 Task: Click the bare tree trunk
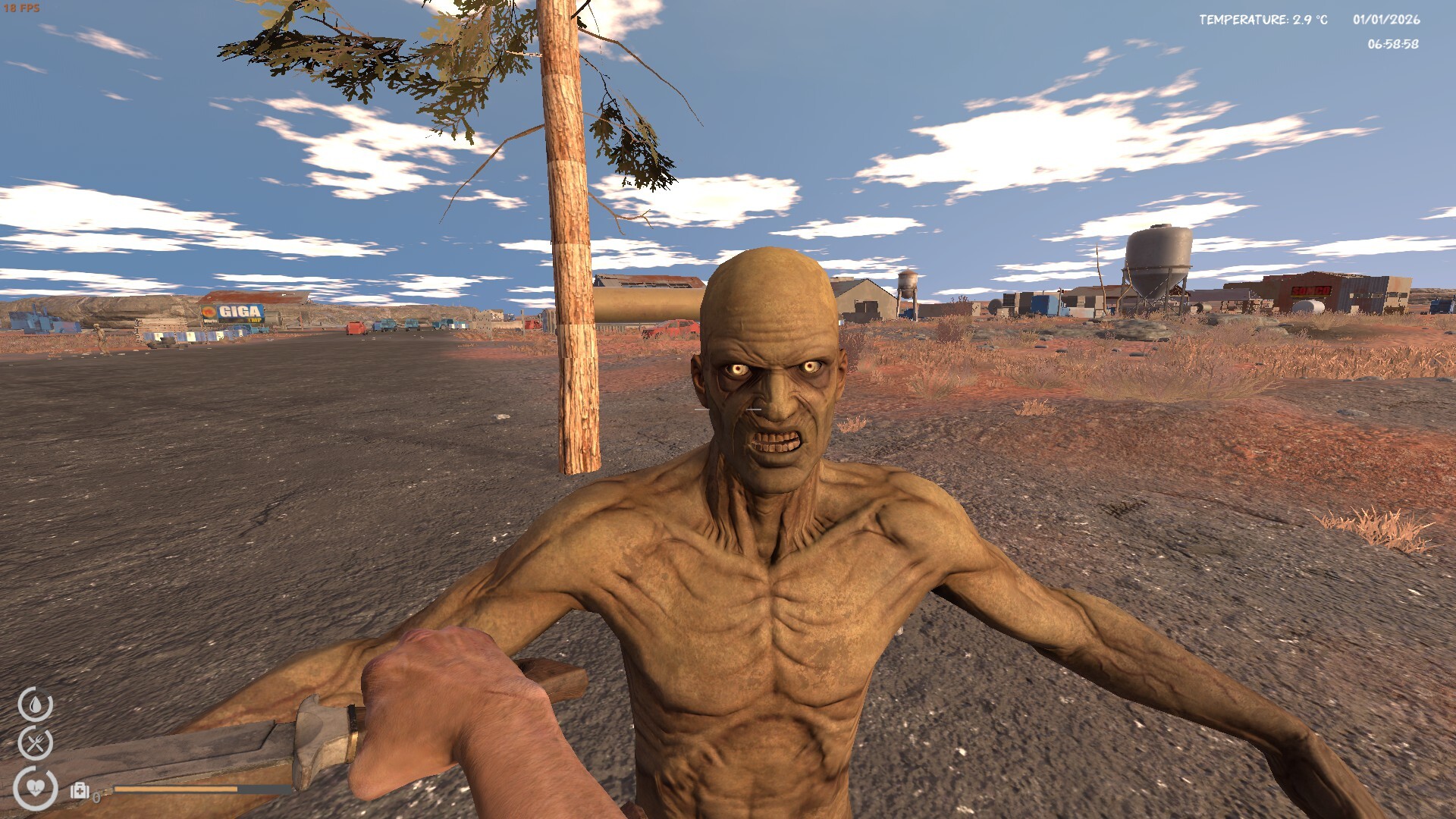[x=573, y=265]
